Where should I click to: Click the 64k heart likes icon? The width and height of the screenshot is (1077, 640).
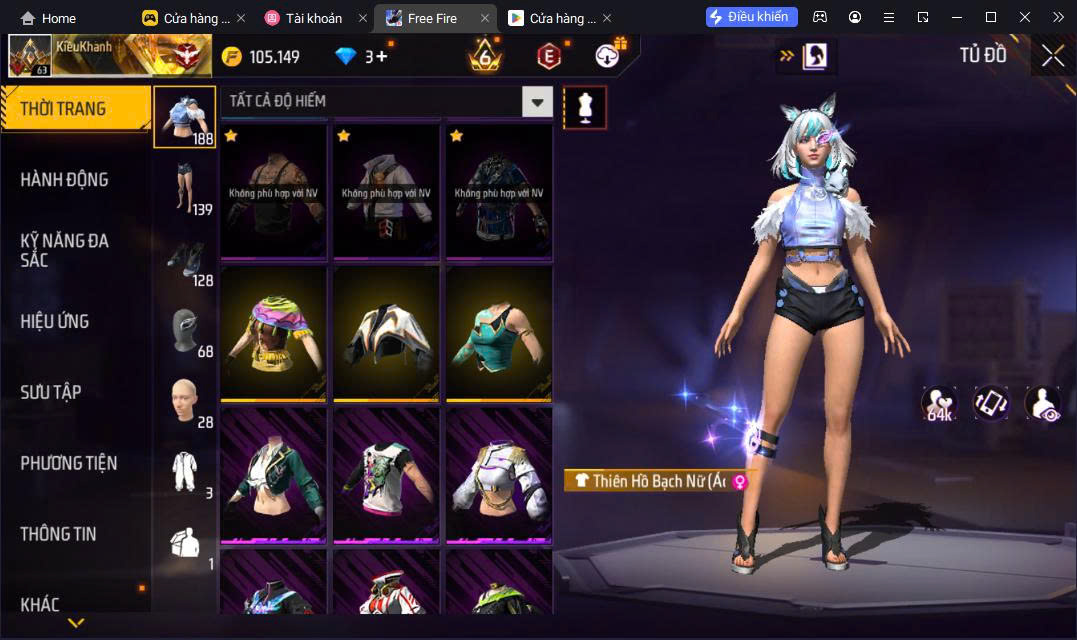939,403
